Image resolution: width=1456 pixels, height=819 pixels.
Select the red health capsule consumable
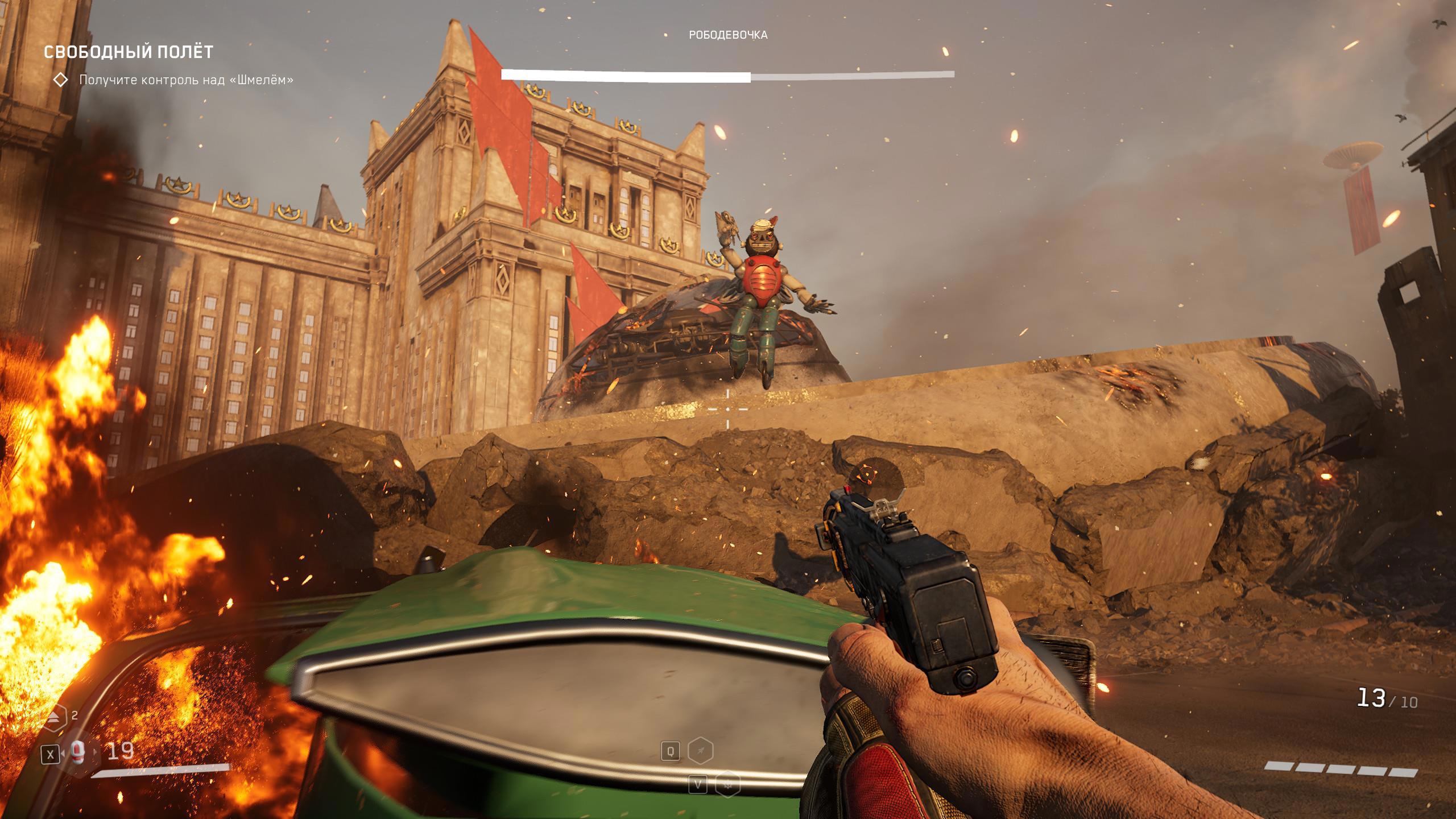[78, 752]
